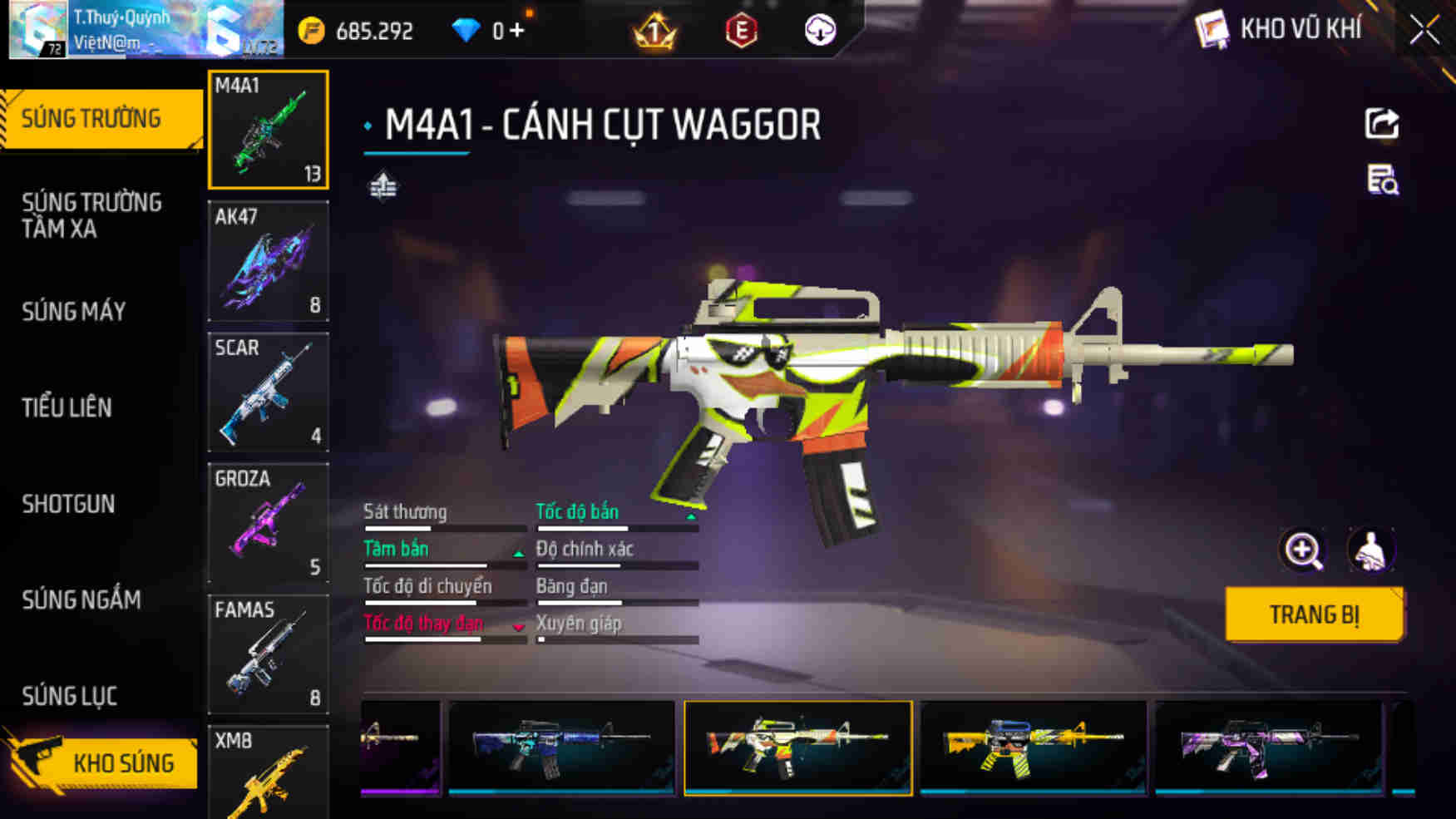This screenshot has height=819, width=1456.
Task: Open the SÚNG MÁY category
Action: coord(74,312)
